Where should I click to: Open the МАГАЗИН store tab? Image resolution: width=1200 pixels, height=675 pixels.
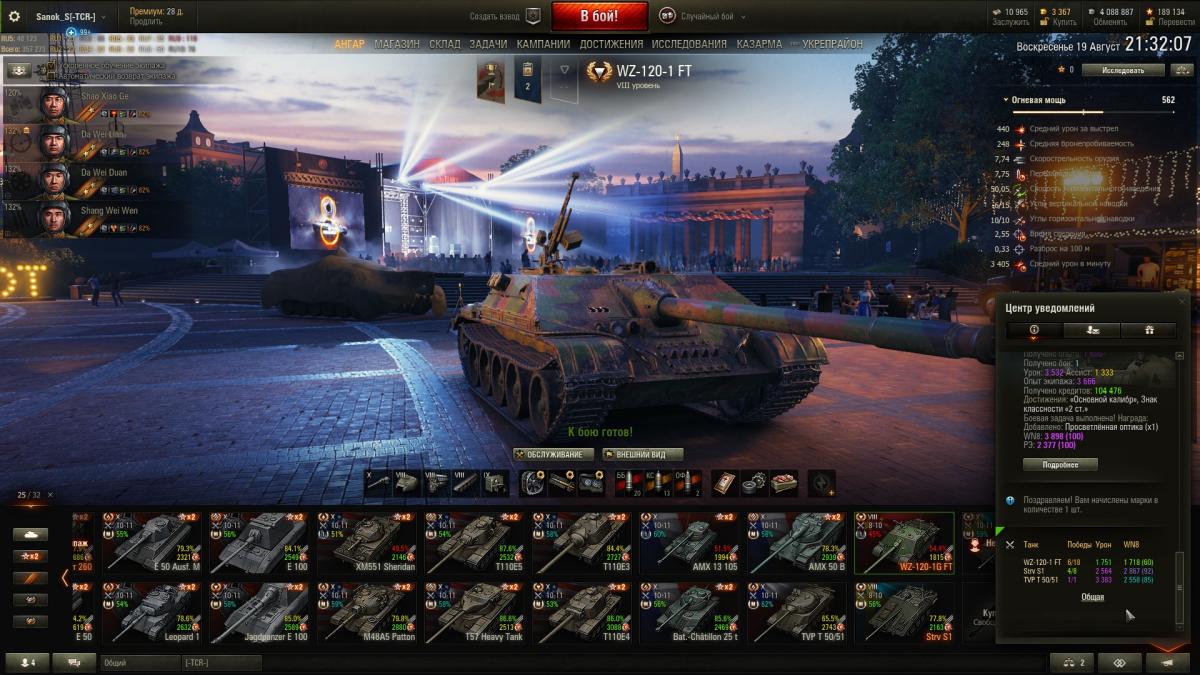point(397,45)
